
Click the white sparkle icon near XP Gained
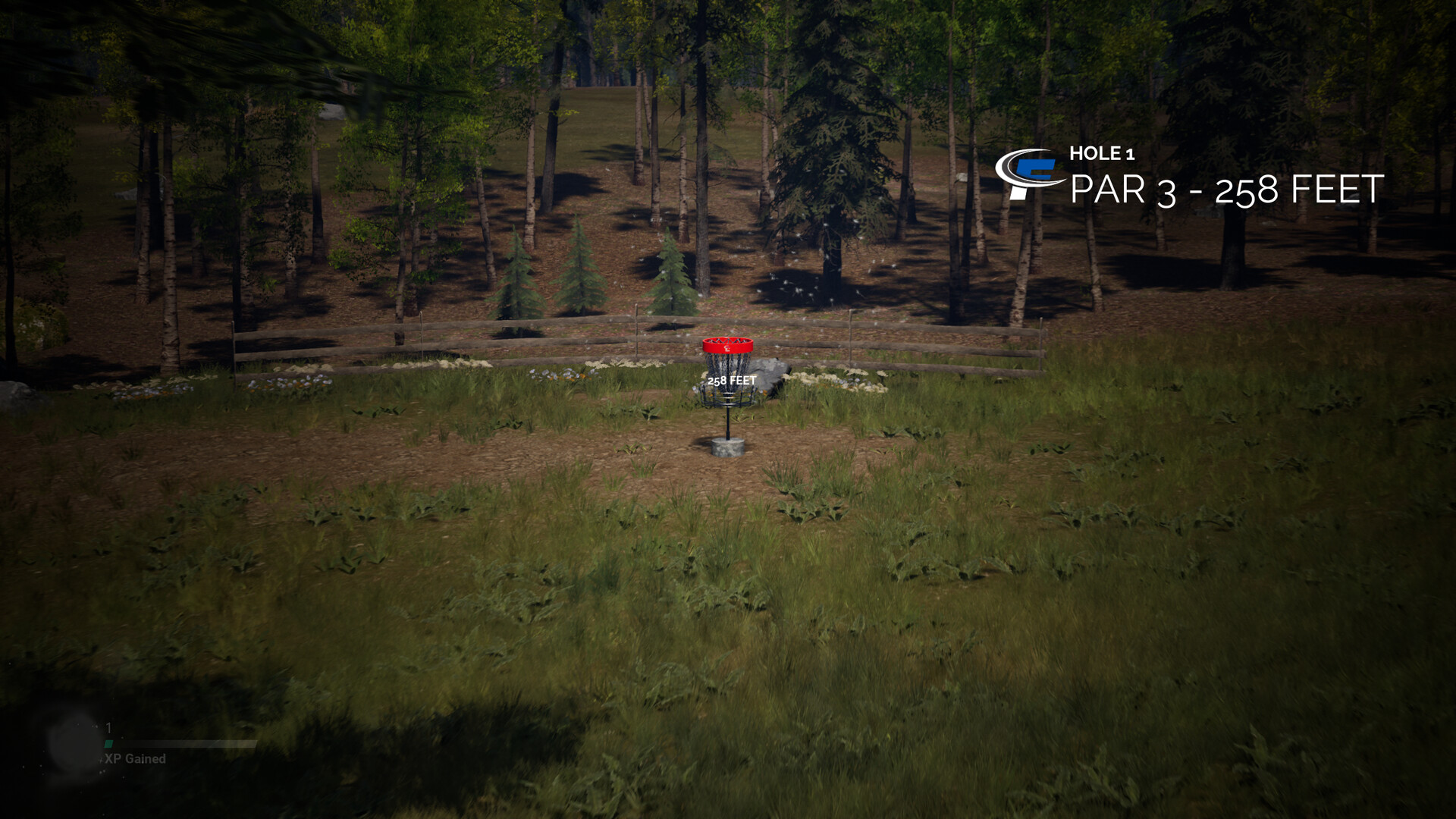click(x=102, y=761)
